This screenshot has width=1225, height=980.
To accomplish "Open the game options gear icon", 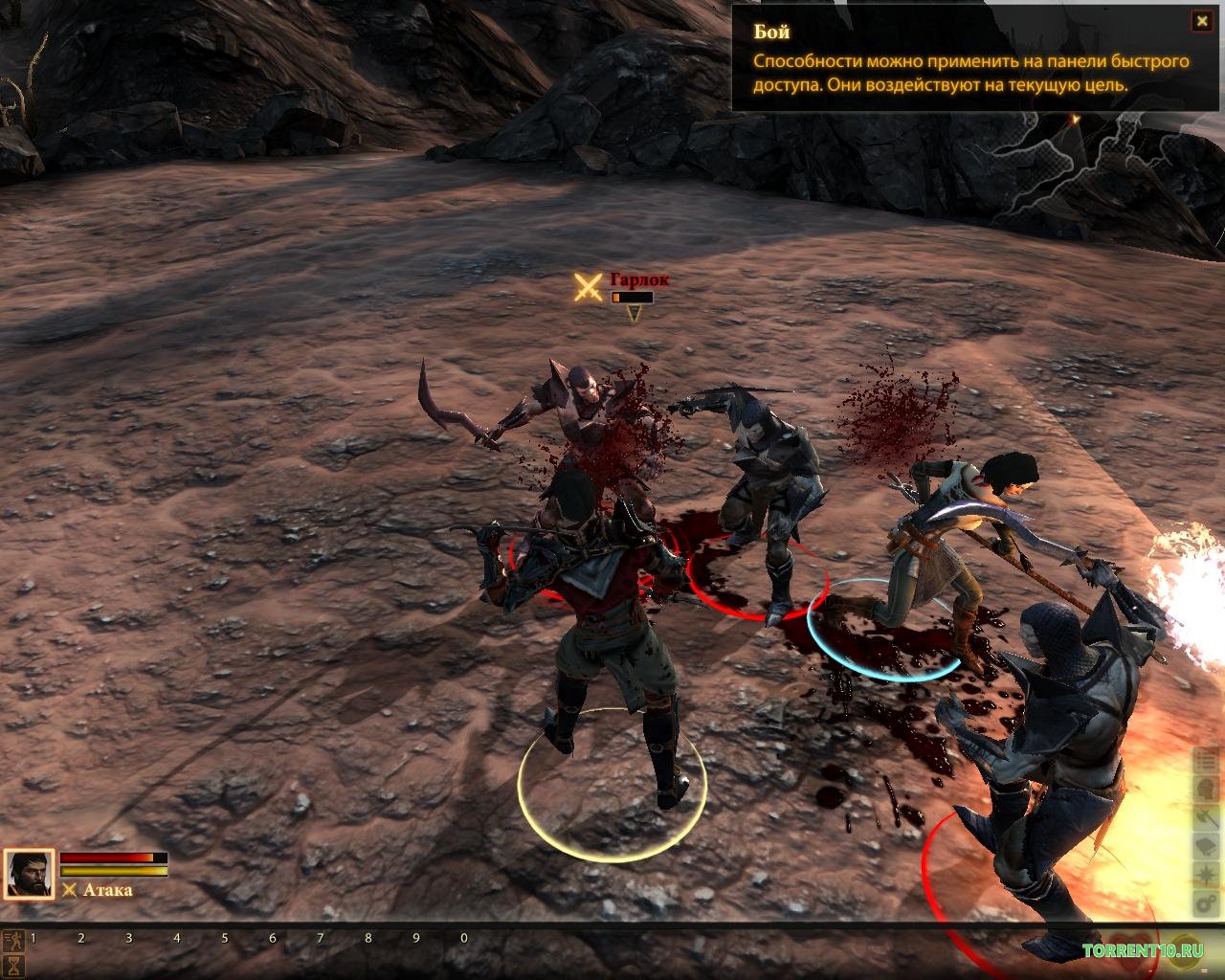I will coord(1206,904).
